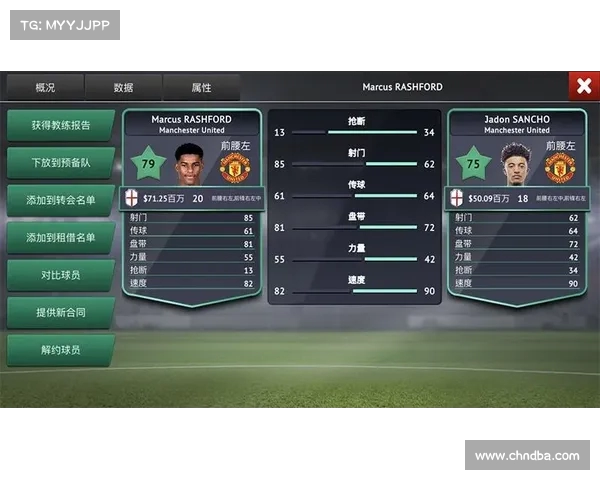
Task: Close the player comparison screen
Action: (583, 87)
